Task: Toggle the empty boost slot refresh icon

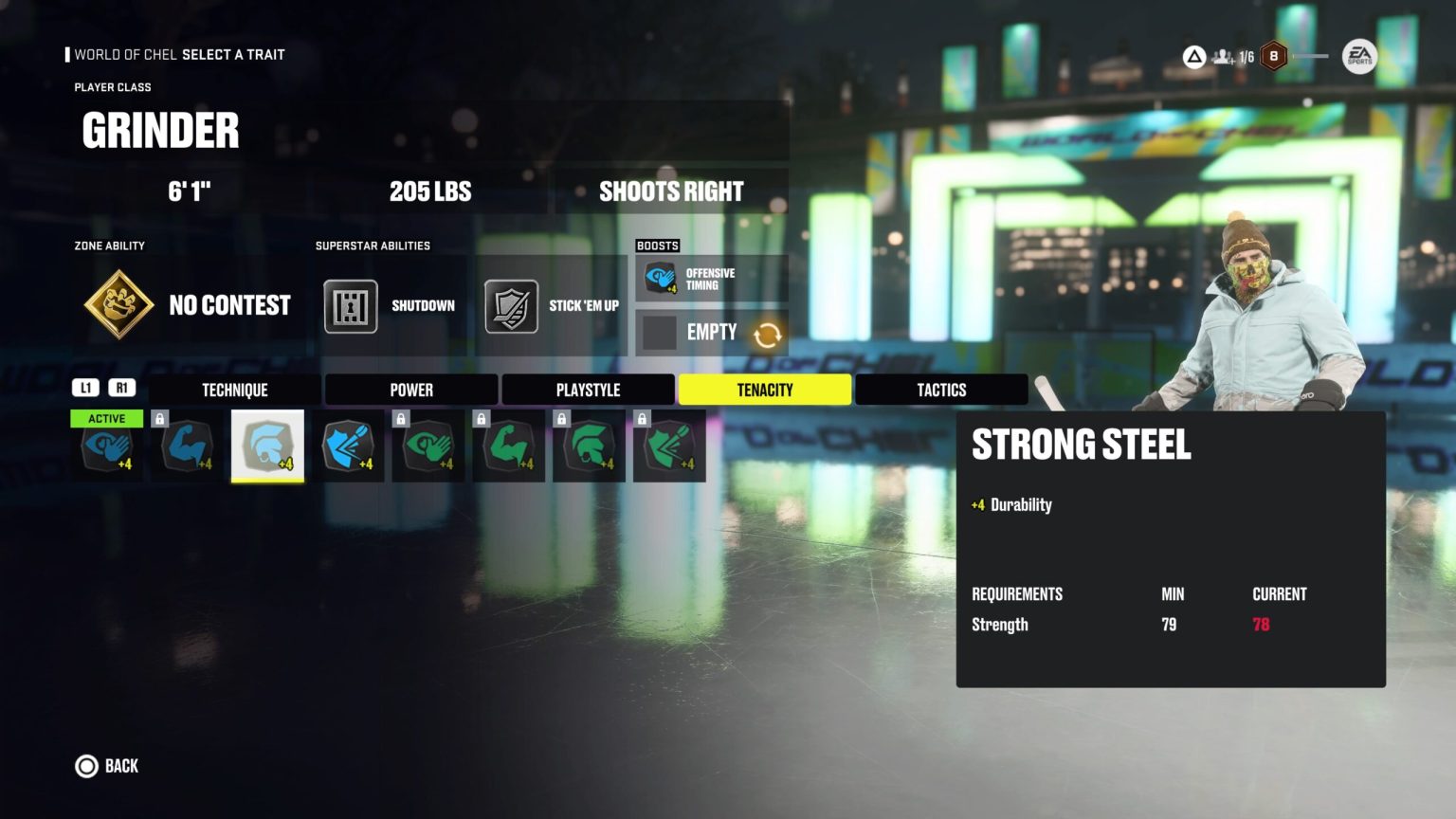Action: (767, 335)
